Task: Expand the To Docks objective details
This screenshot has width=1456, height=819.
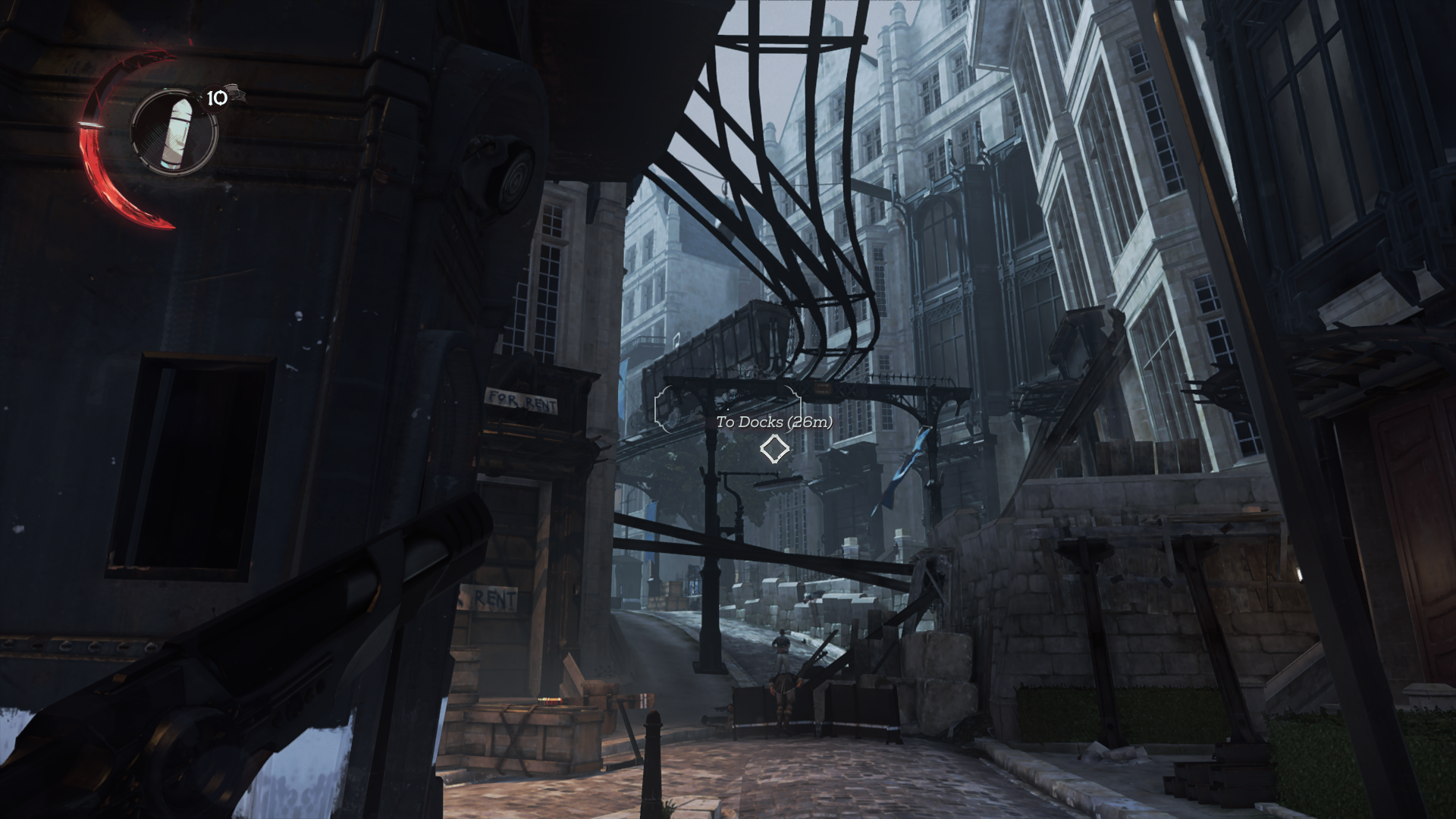Action: pos(773,424)
